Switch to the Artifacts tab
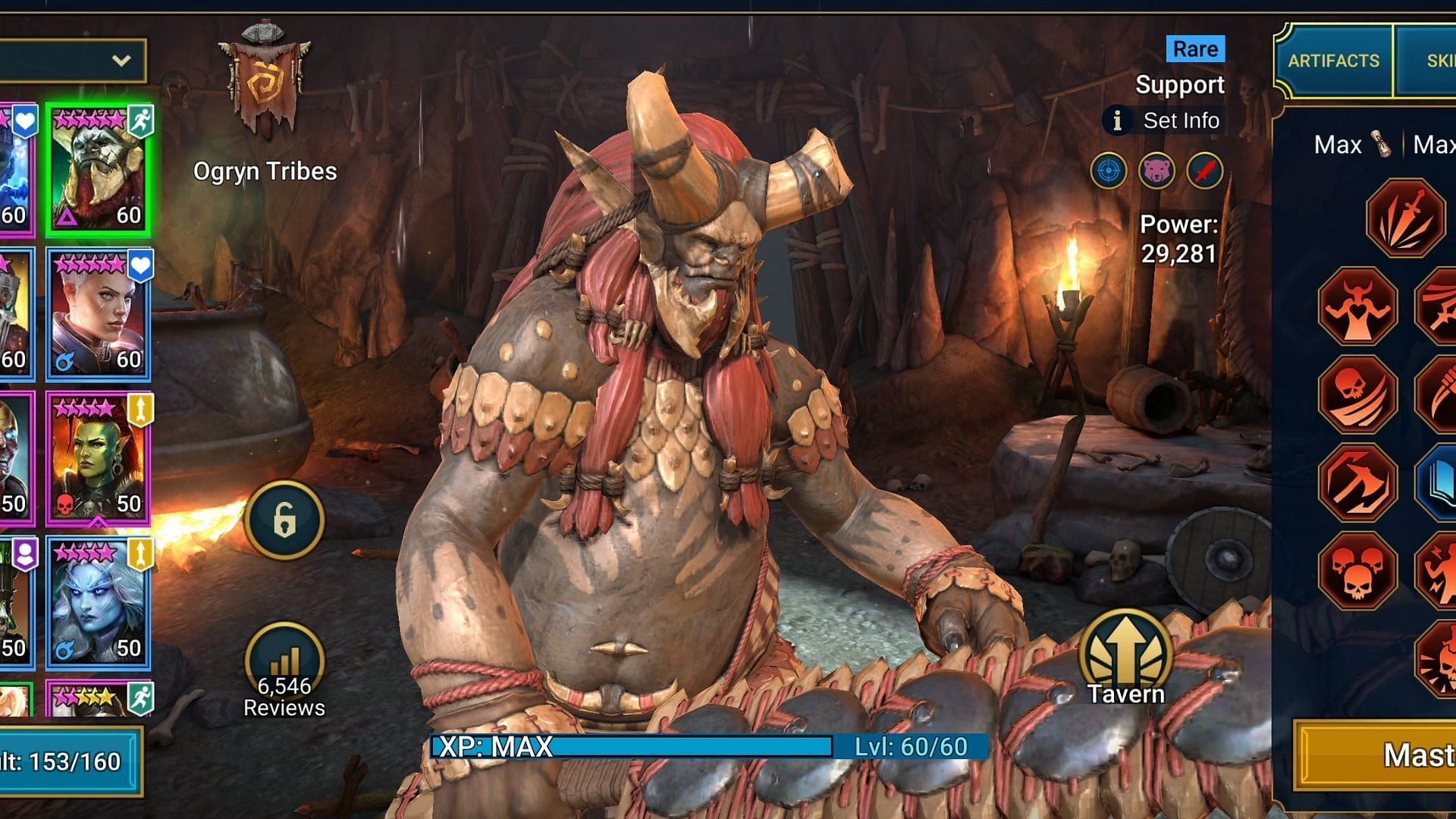Image resolution: width=1456 pixels, height=819 pixels. click(1333, 61)
